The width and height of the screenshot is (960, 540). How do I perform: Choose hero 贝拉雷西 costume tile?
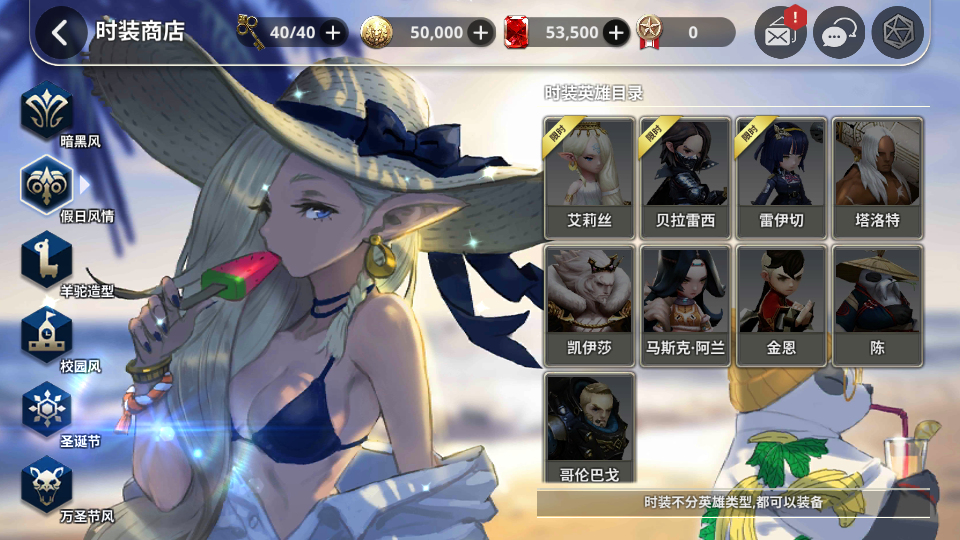pos(686,177)
